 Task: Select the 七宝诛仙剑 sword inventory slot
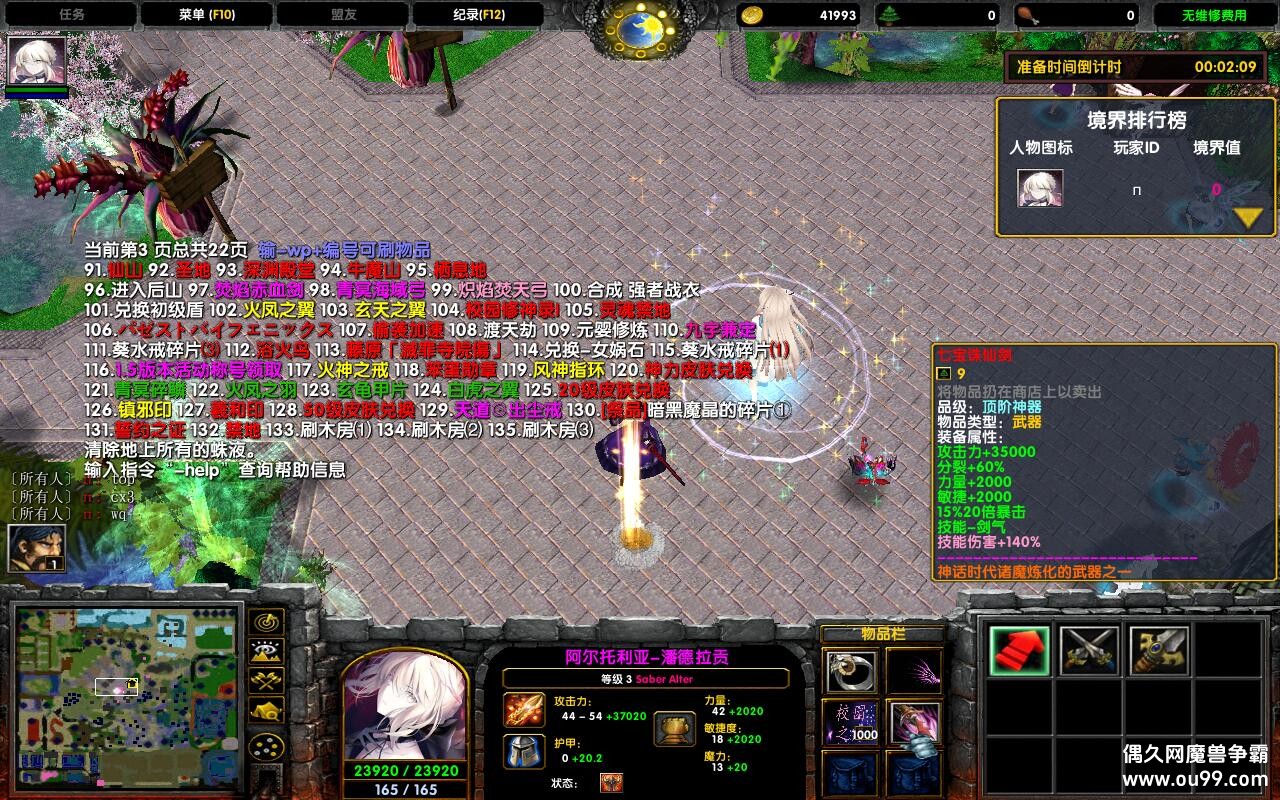pyautogui.click(x=913, y=723)
